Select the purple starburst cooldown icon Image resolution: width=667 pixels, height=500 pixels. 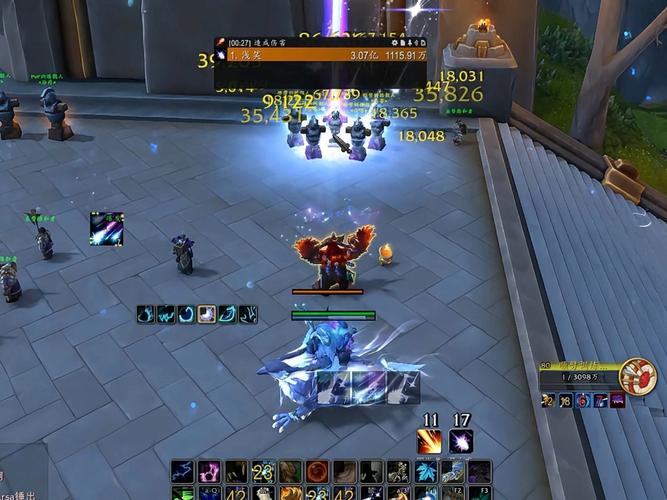click(x=460, y=441)
